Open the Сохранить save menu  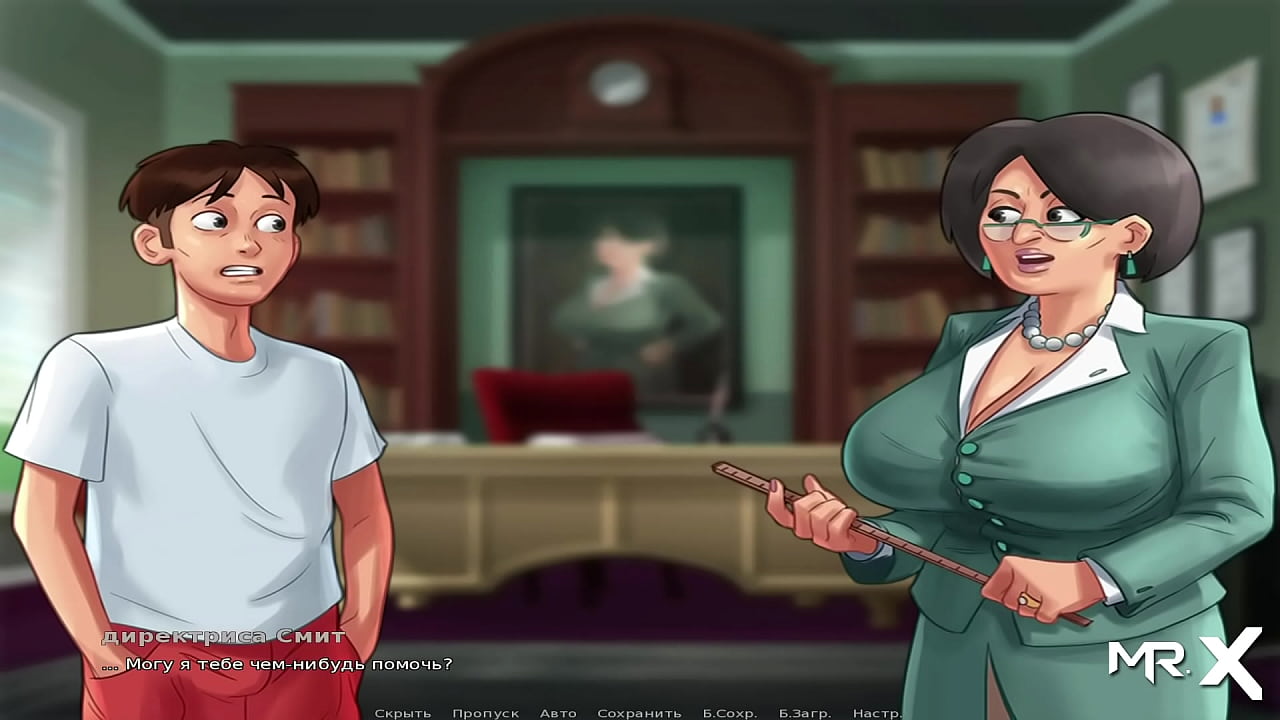[x=639, y=713]
